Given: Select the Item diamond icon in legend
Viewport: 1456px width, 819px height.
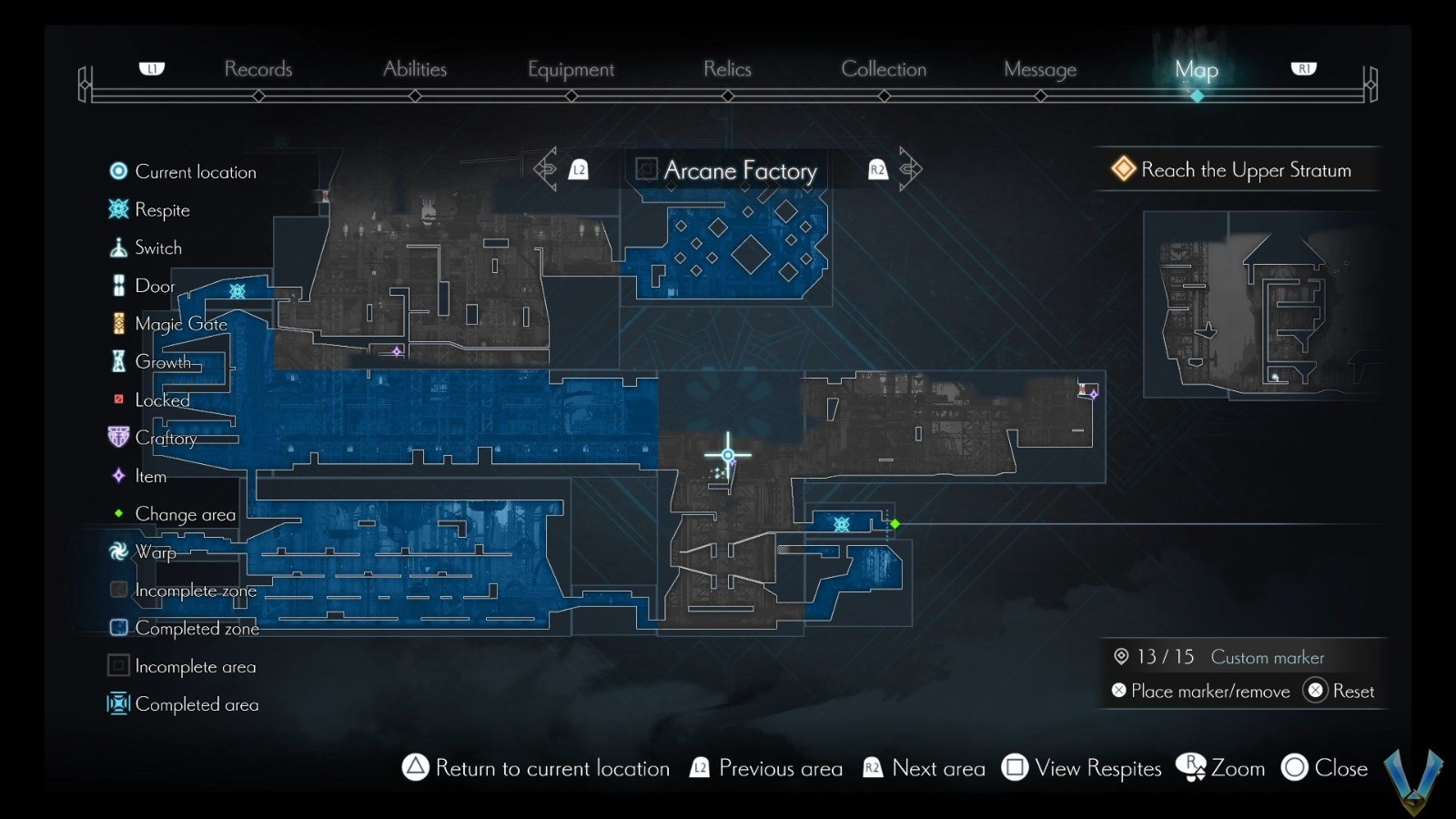Looking at the screenshot, I should pos(117,475).
